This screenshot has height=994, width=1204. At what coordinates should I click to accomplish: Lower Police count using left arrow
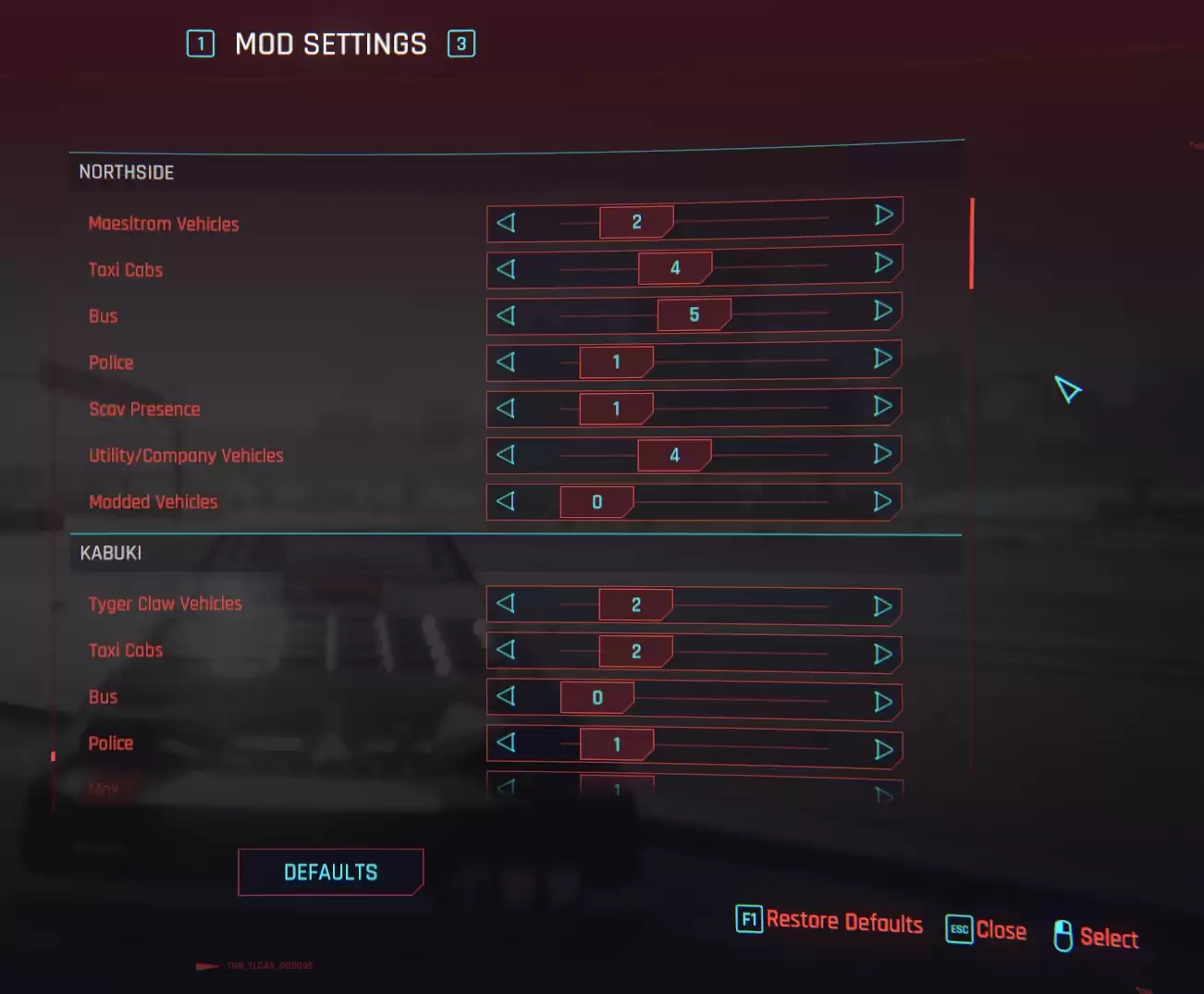pyautogui.click(x=506, y=362)
